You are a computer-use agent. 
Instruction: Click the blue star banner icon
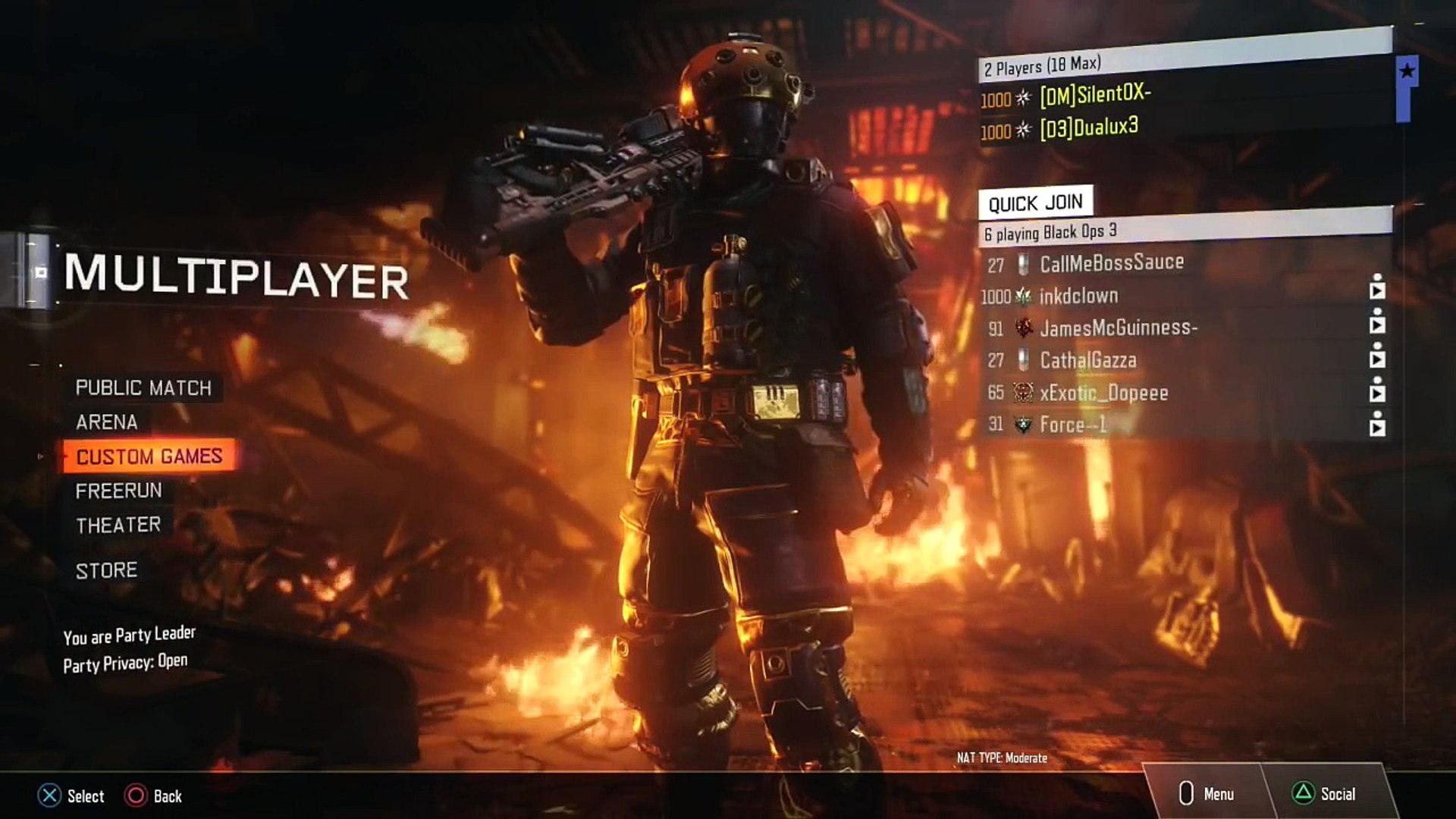pos(1407,72)
